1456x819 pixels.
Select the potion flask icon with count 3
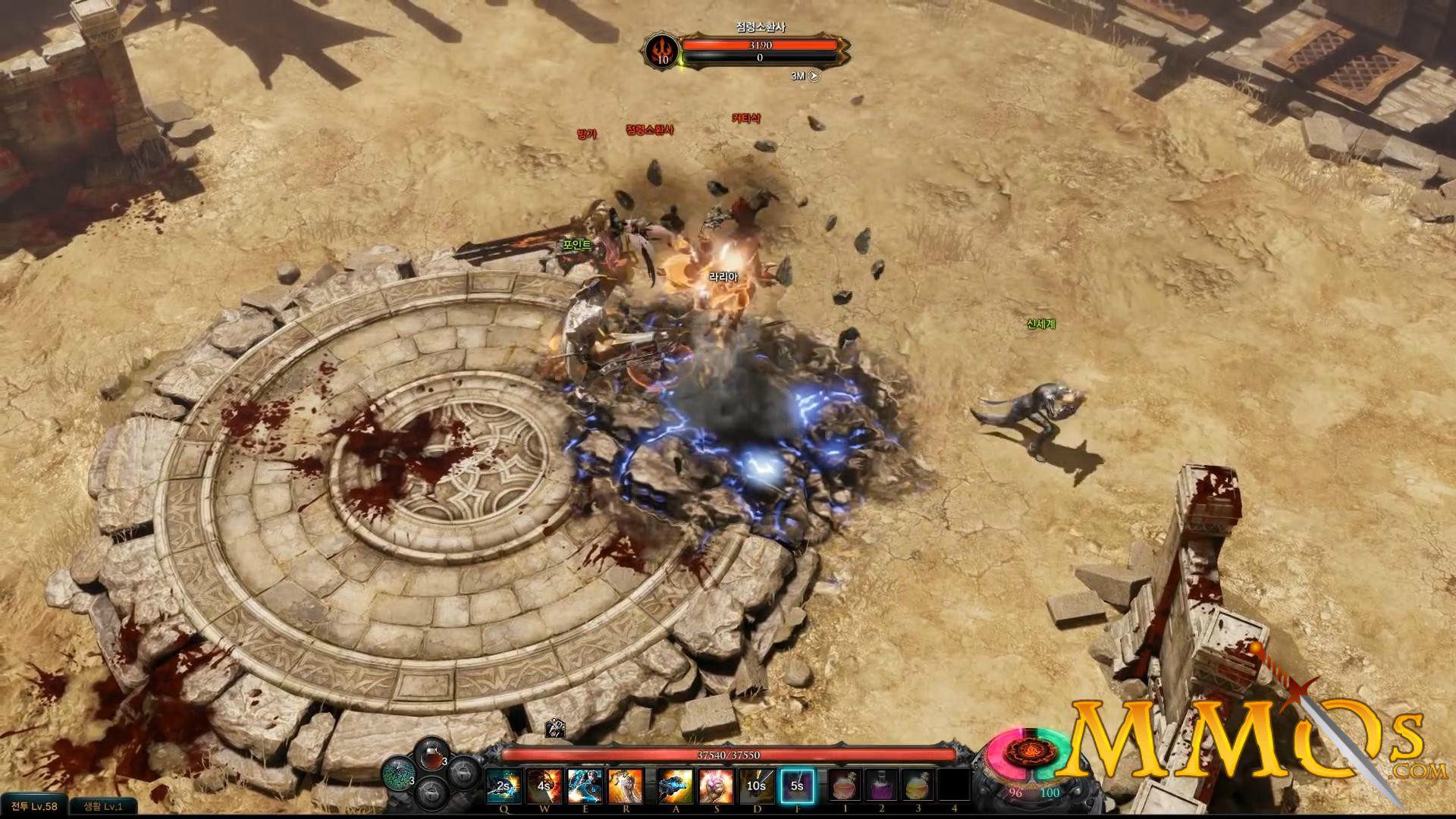[x=431, y=755]
